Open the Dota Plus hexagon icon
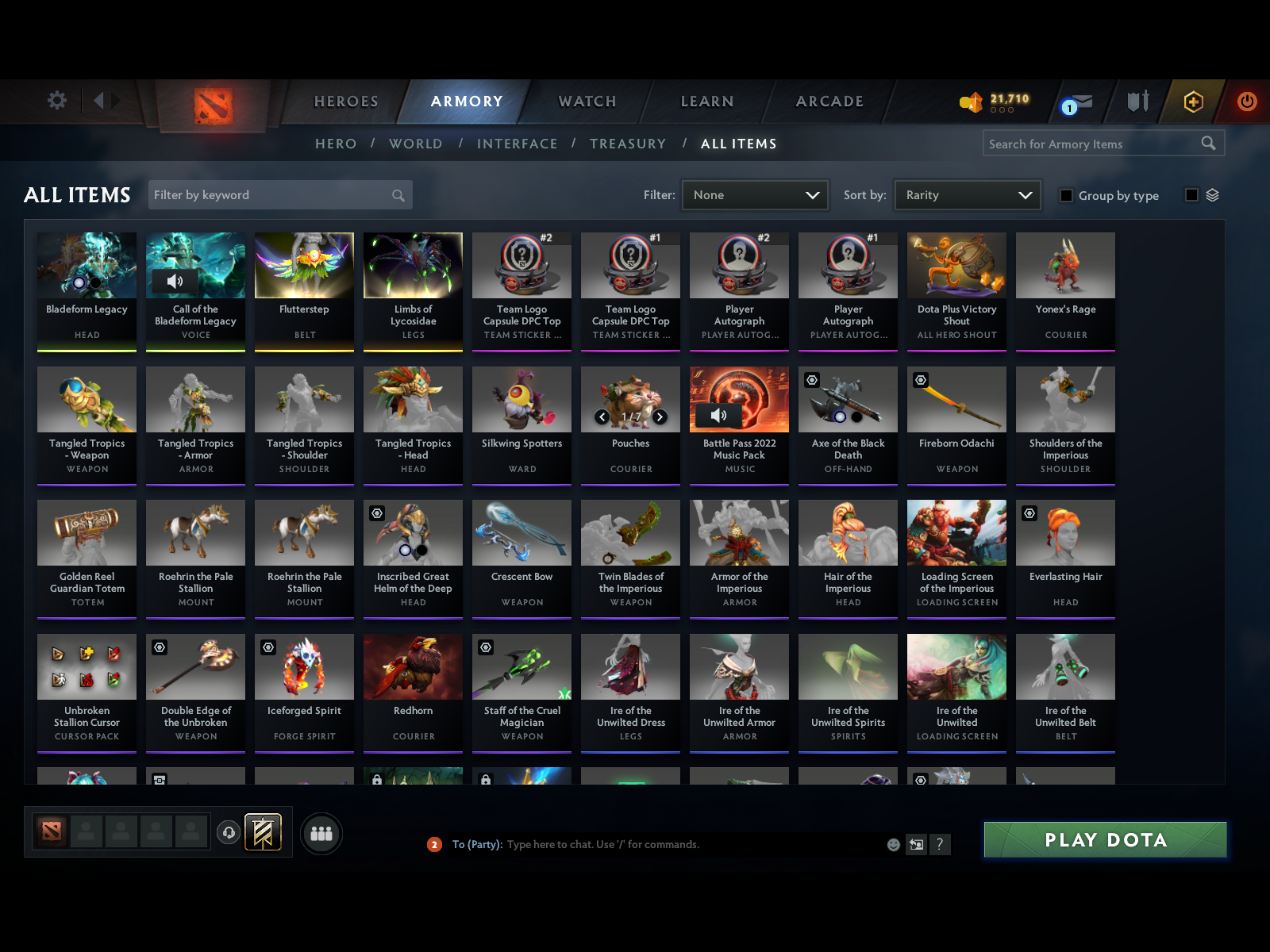1270x952 pixels. click(x=1194, y=102)
